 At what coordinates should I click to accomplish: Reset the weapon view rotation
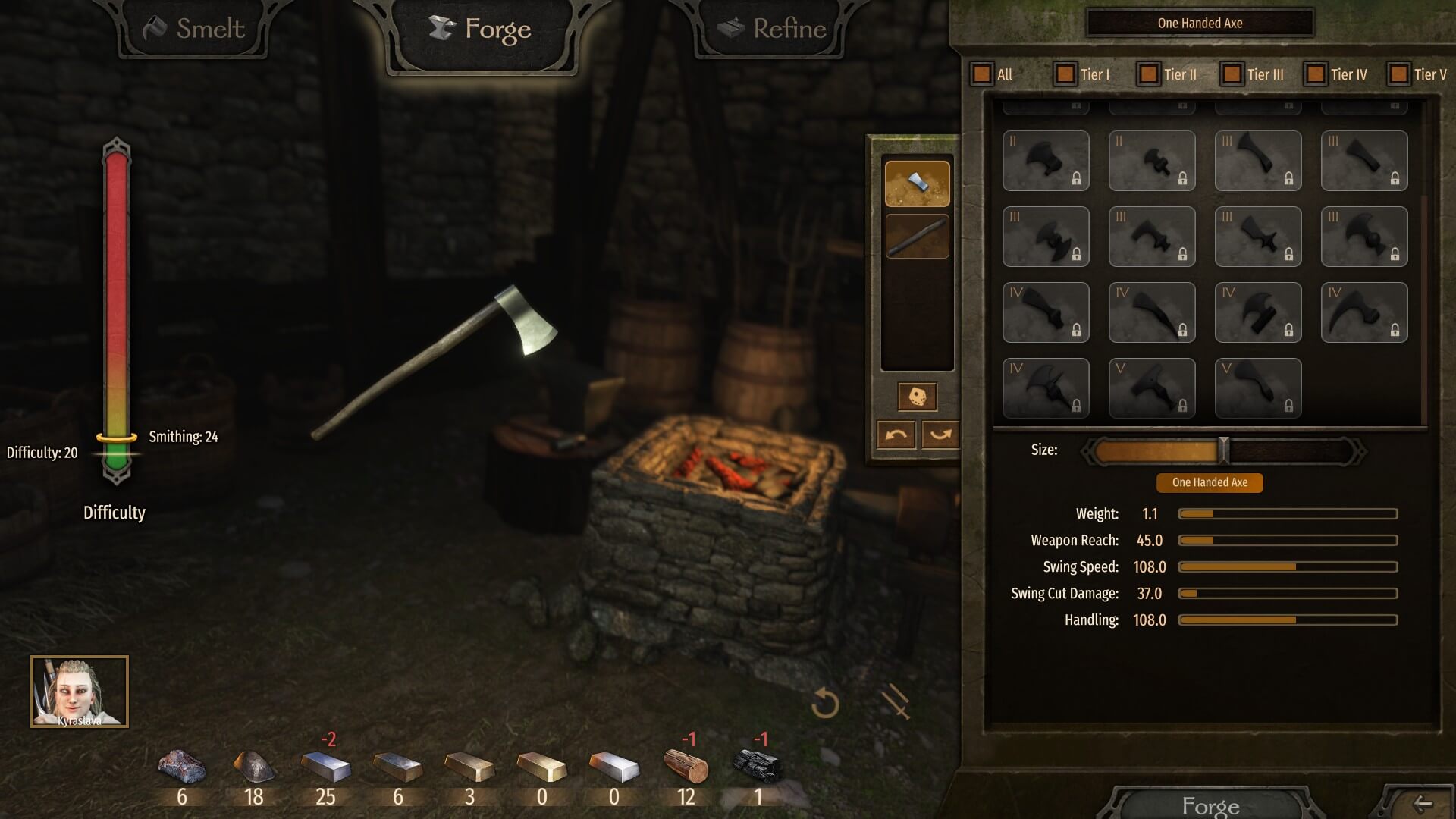[825, 704]
